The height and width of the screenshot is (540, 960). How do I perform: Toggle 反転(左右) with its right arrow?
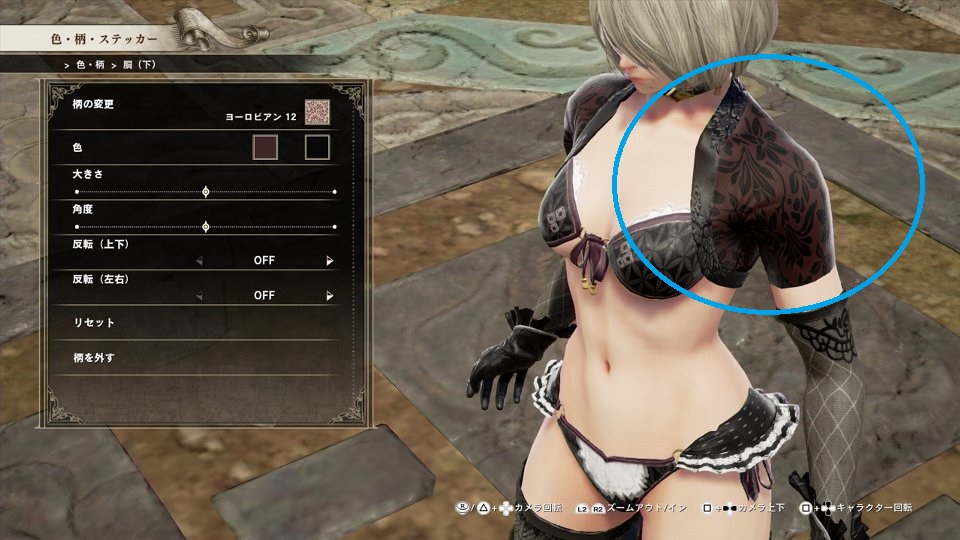pos(329,296)
